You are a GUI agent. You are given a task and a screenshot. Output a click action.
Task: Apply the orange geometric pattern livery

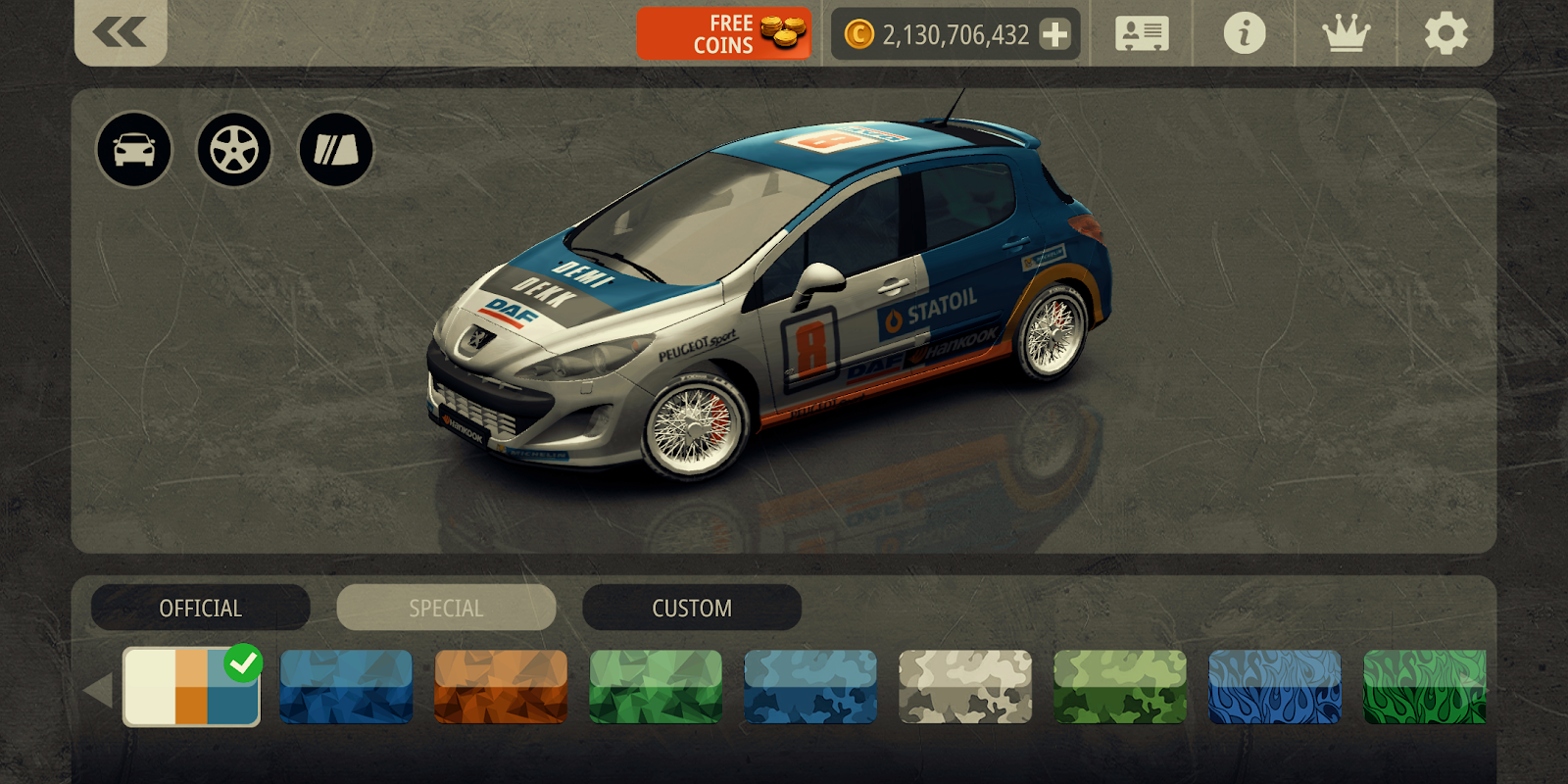pyautogui.click(x=501, y=687)
